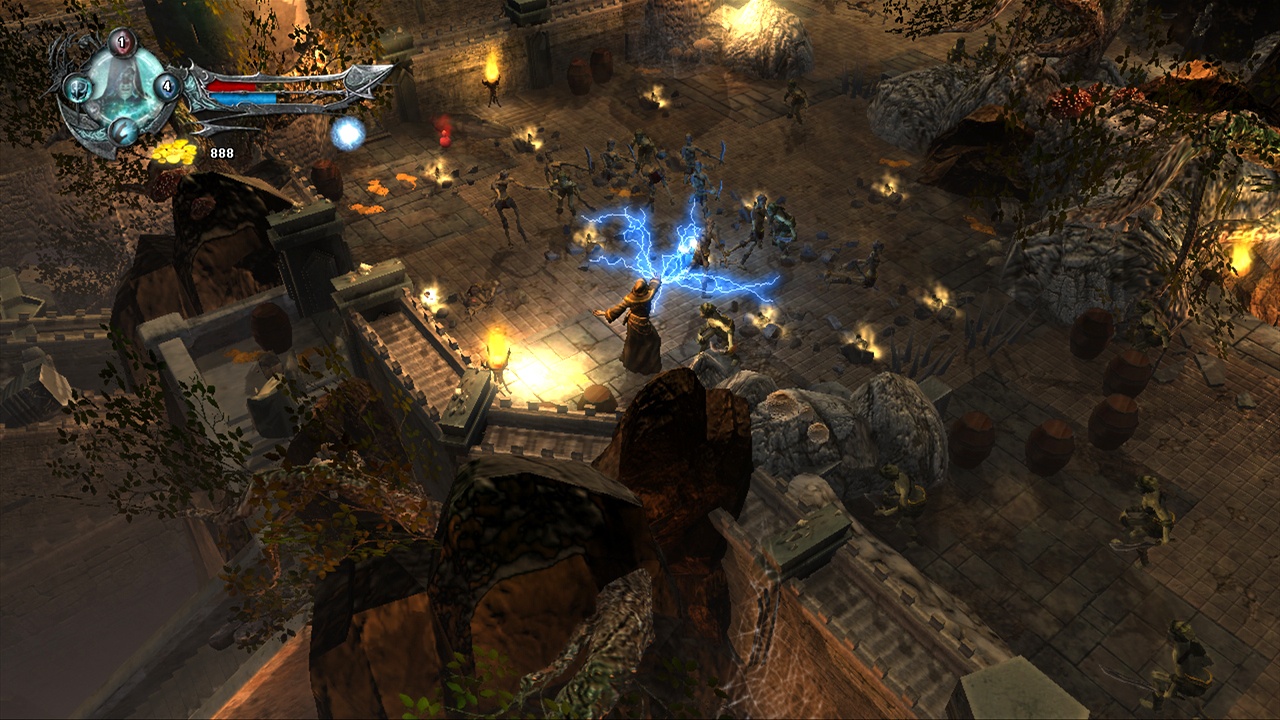Click the torch on the upper wall
The height and width of the screenshot is (720, 1280).
(490, 68)
